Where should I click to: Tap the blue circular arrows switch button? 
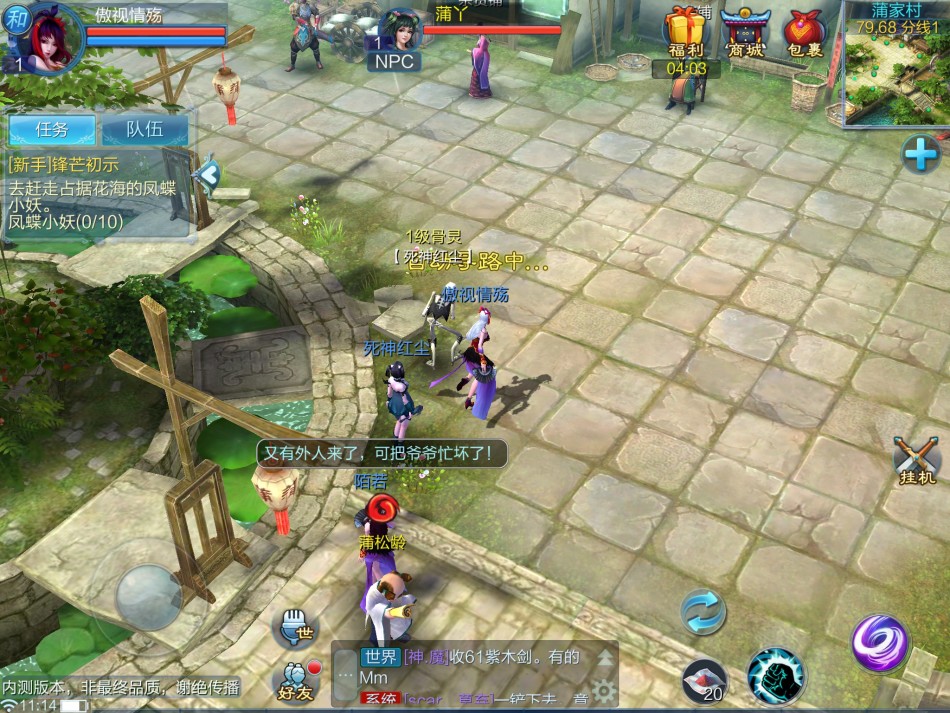click(703, 611)
